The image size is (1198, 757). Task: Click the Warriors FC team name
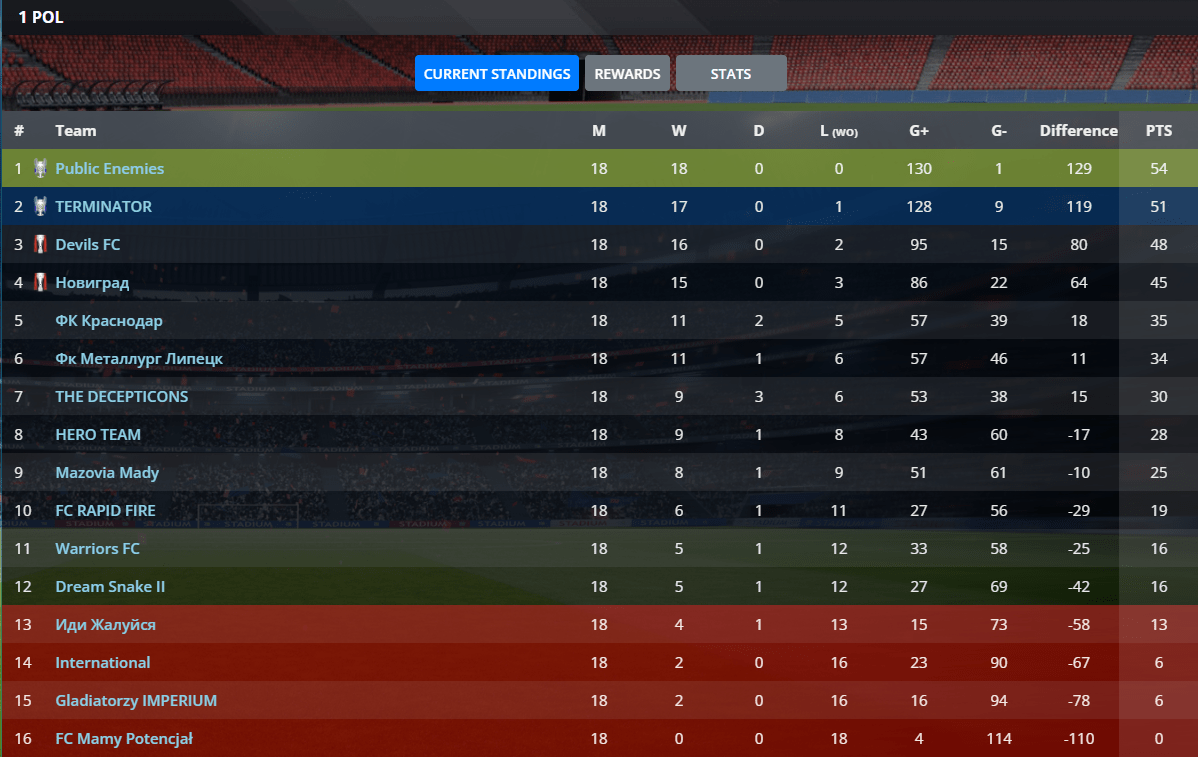97,549
